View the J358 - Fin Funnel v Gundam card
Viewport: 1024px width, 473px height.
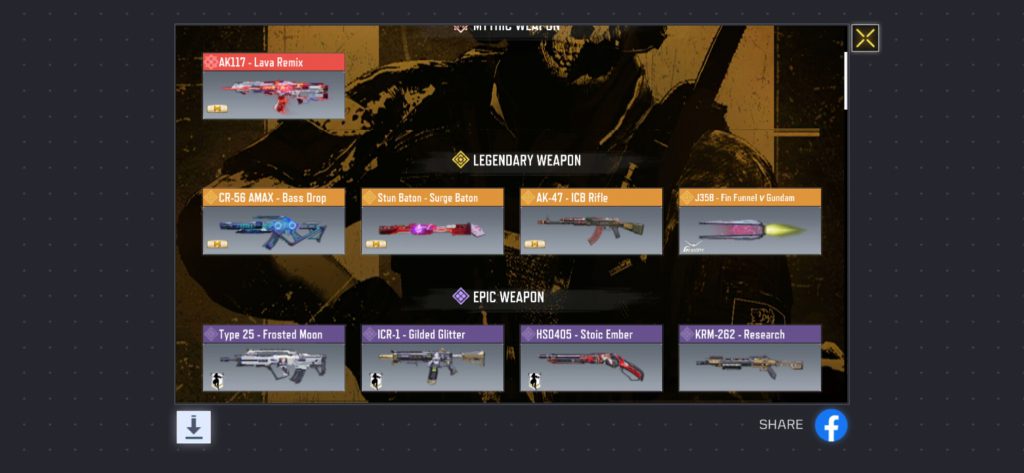[750, 222]
